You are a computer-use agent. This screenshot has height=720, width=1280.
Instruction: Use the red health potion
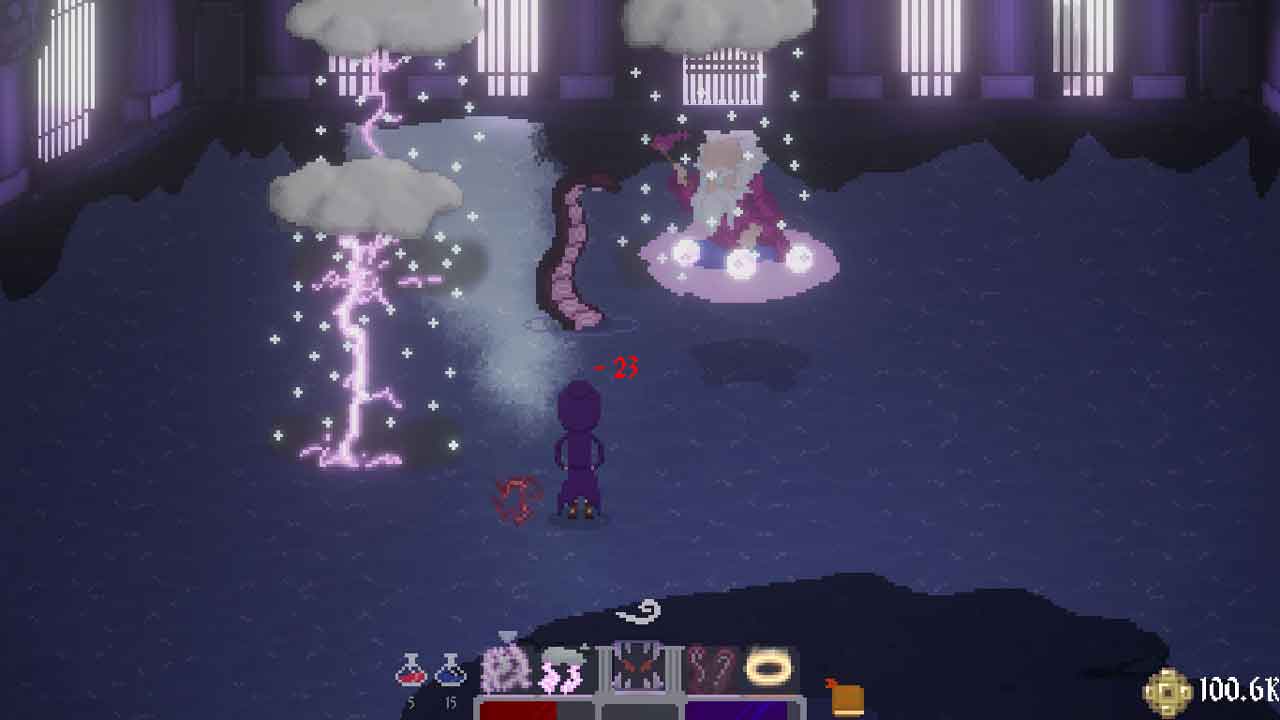[x=410, y=672]
